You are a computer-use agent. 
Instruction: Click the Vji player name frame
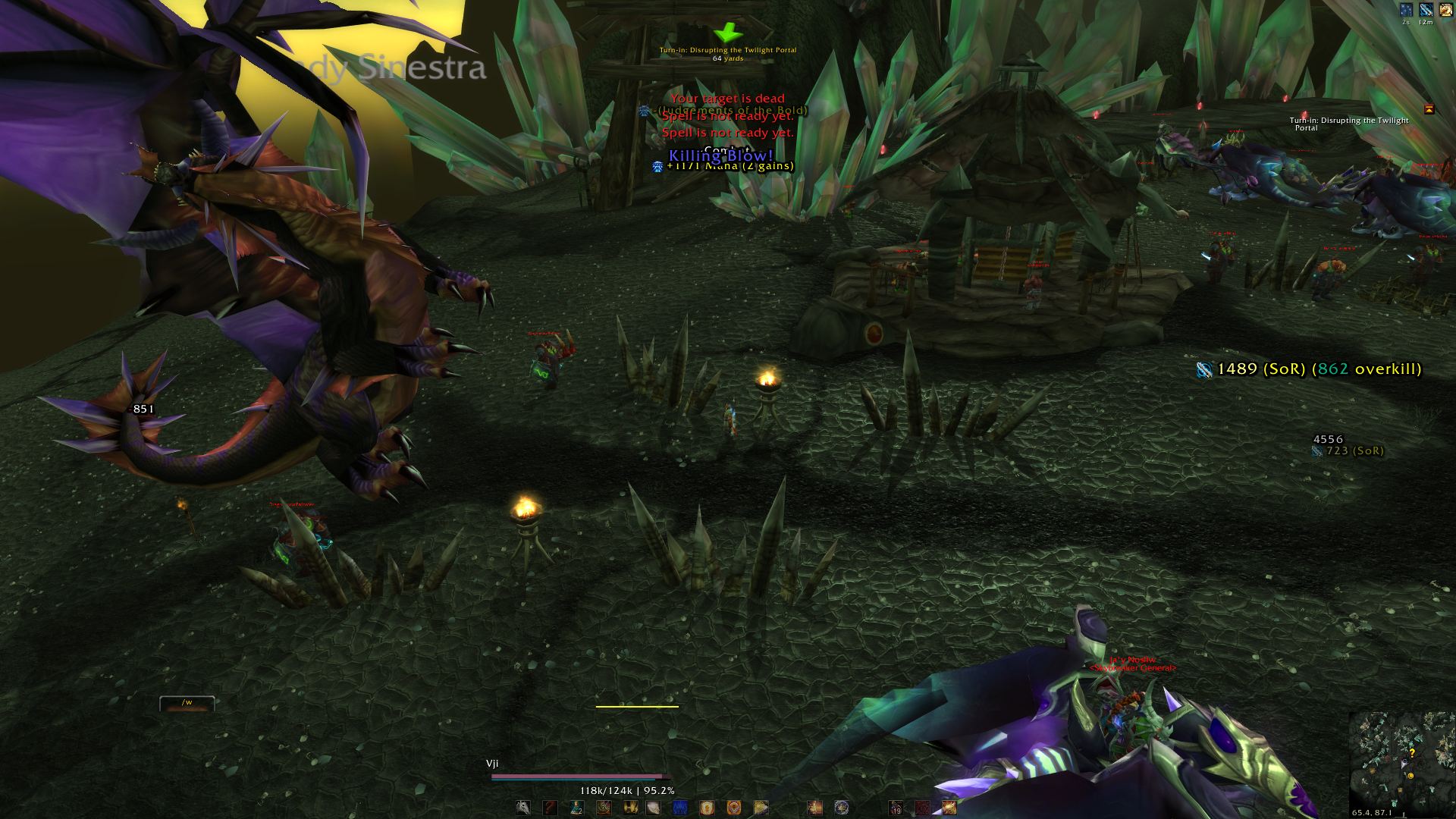(493, 764)
